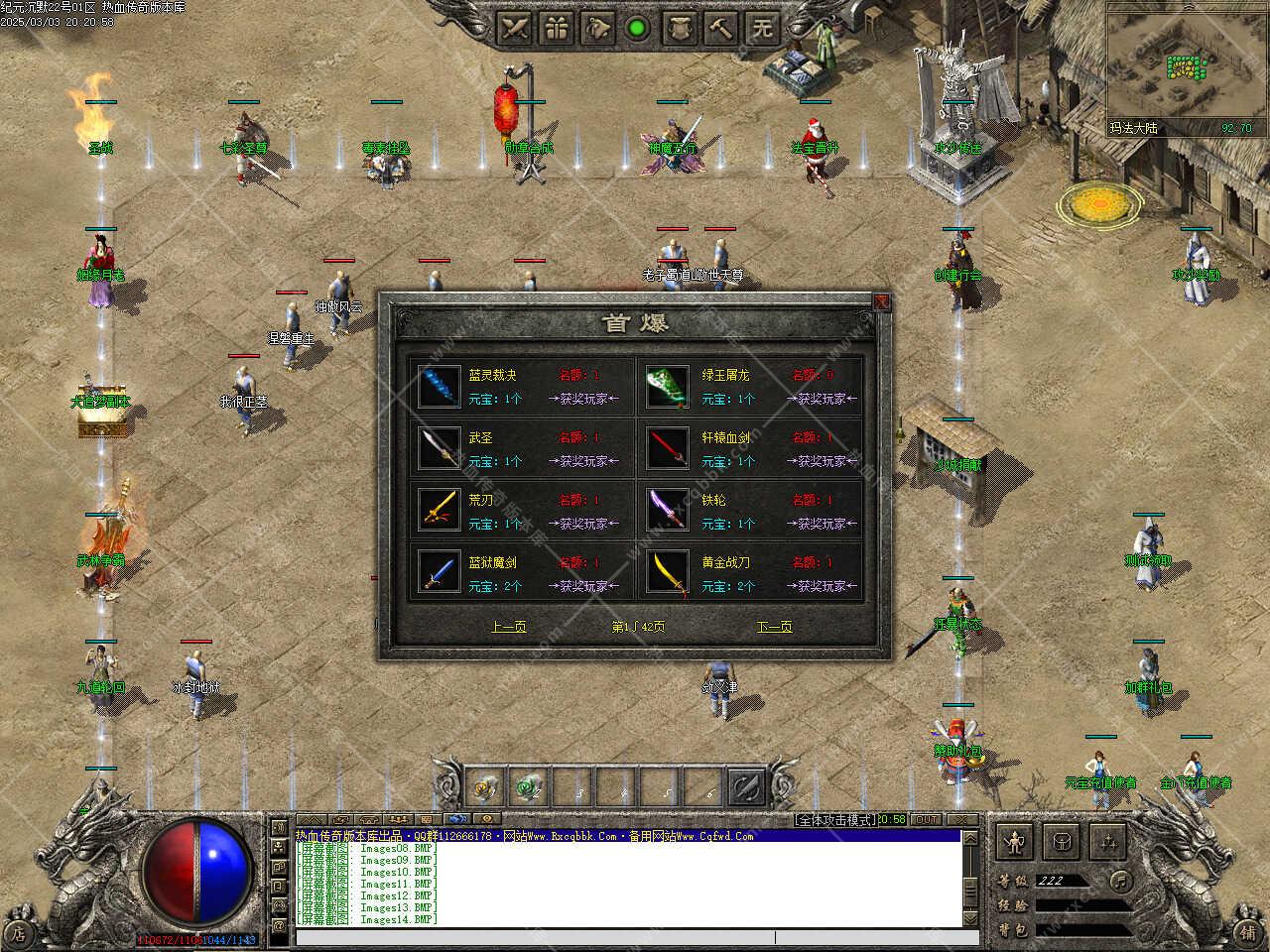Open the crossed swords top menu button

click(x=514, y=28)
